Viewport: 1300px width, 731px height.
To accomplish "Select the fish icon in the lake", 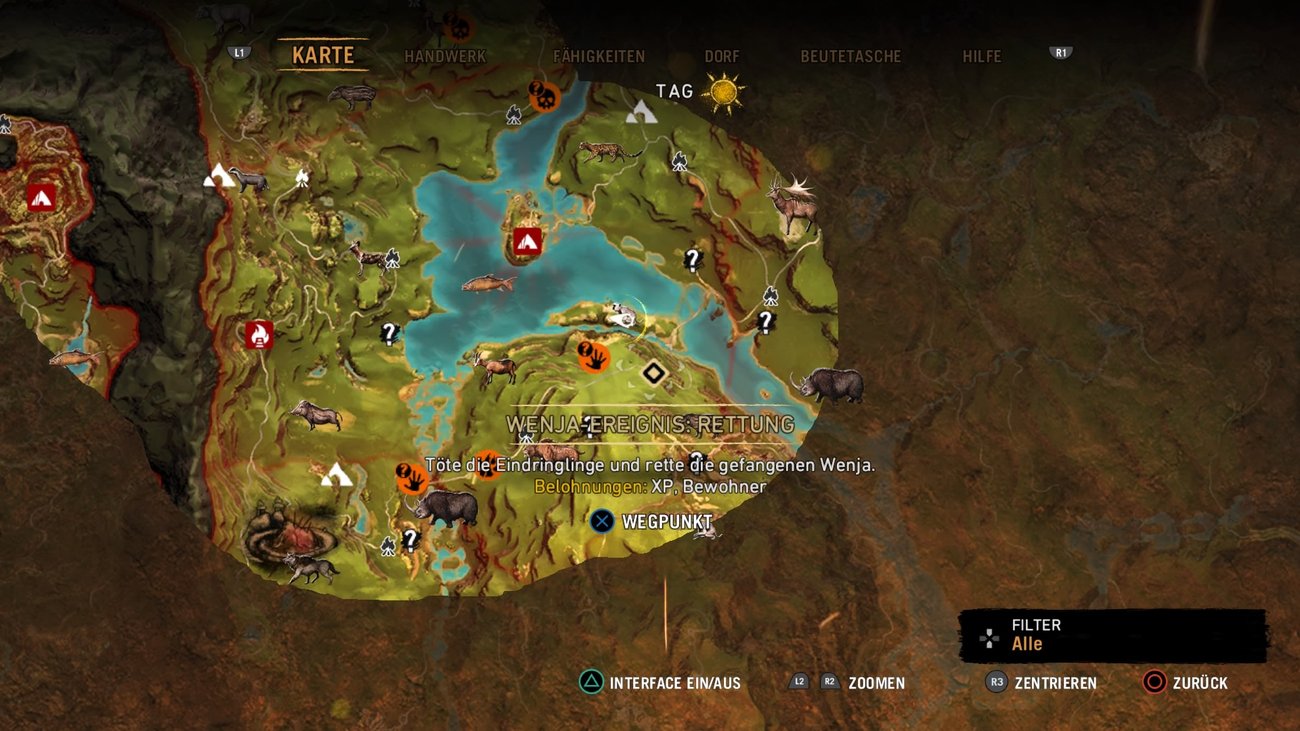I will 488,283.
